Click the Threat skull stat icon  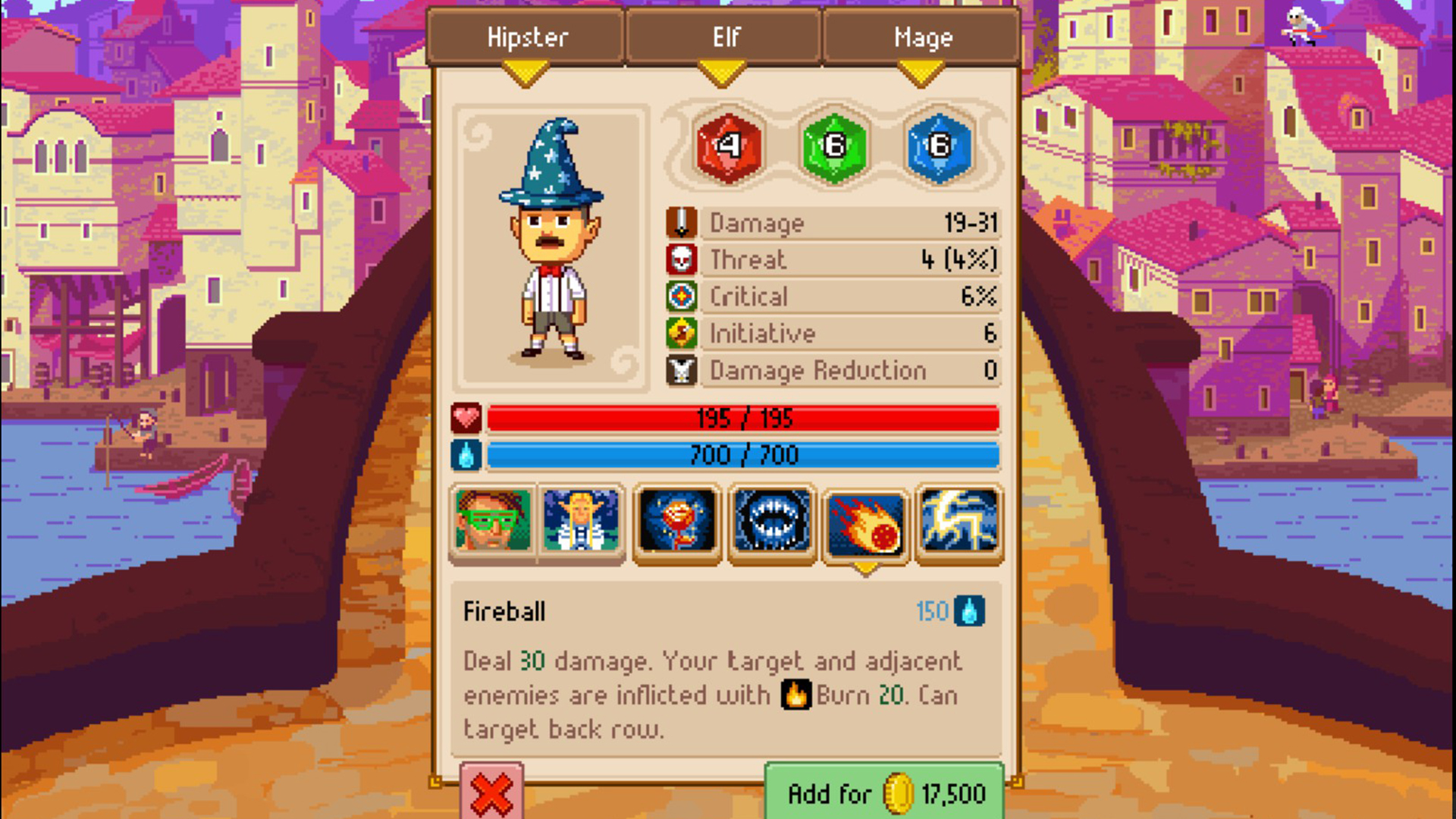coord(680,259)
